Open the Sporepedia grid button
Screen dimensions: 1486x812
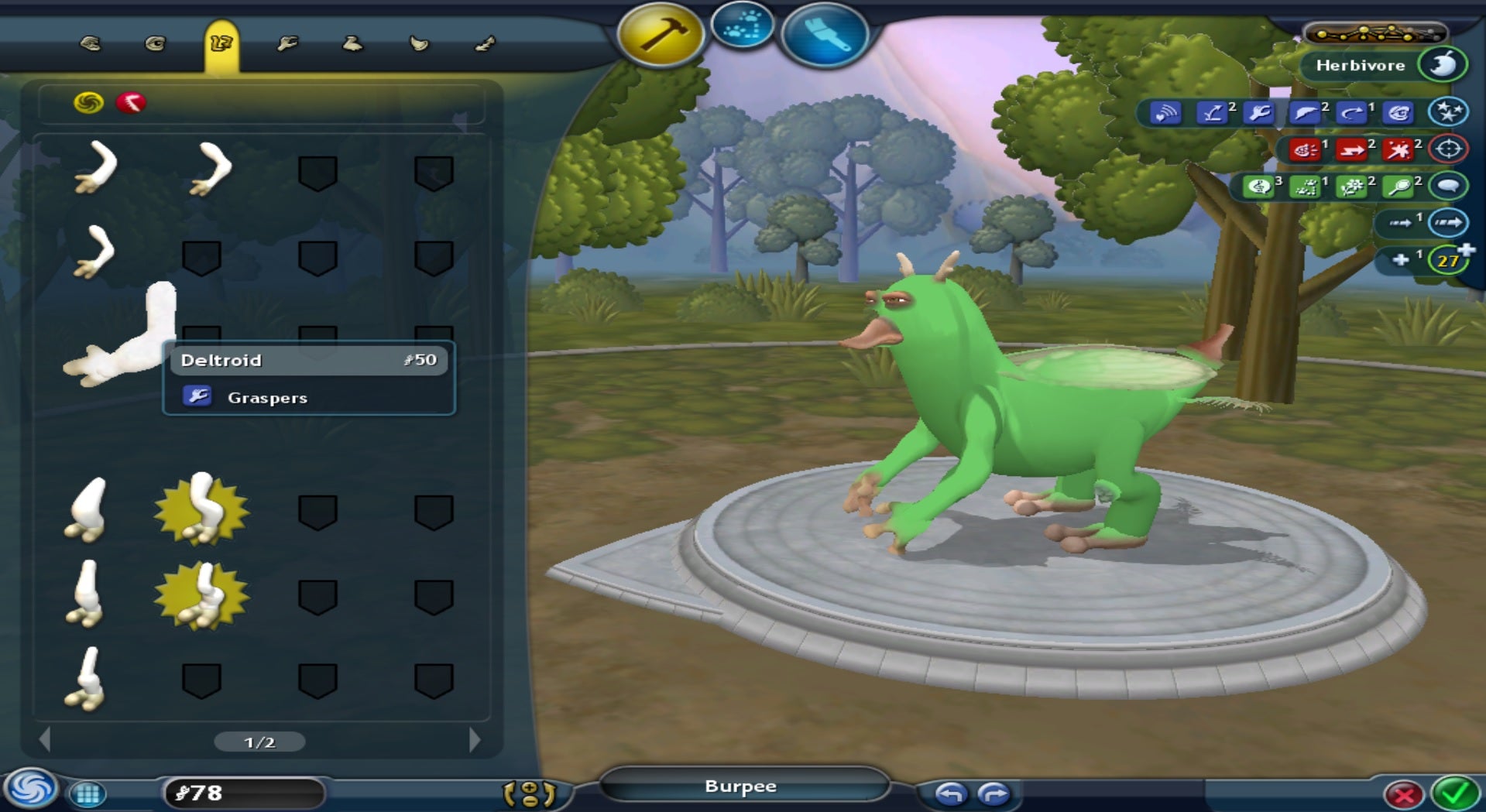click(88, 793)
